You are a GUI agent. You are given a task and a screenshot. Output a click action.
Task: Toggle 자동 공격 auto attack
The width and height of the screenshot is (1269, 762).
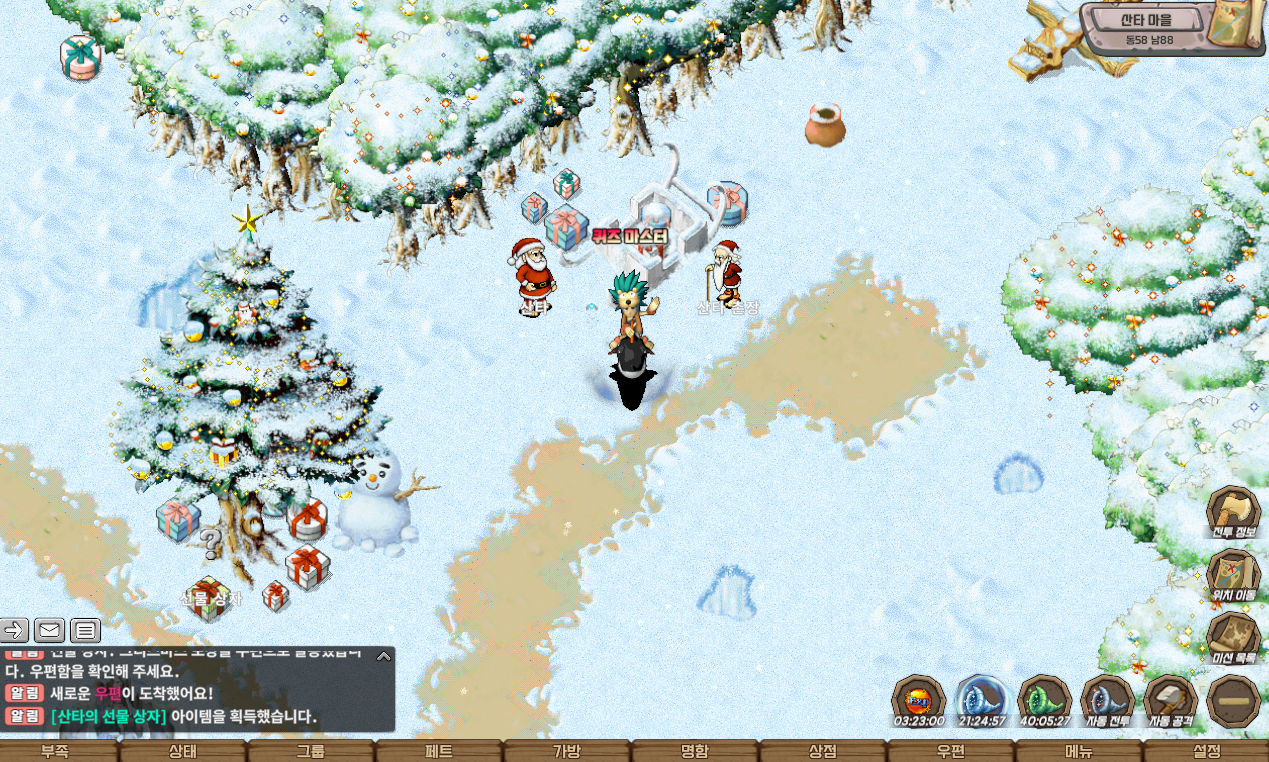tap(1171, 699)
